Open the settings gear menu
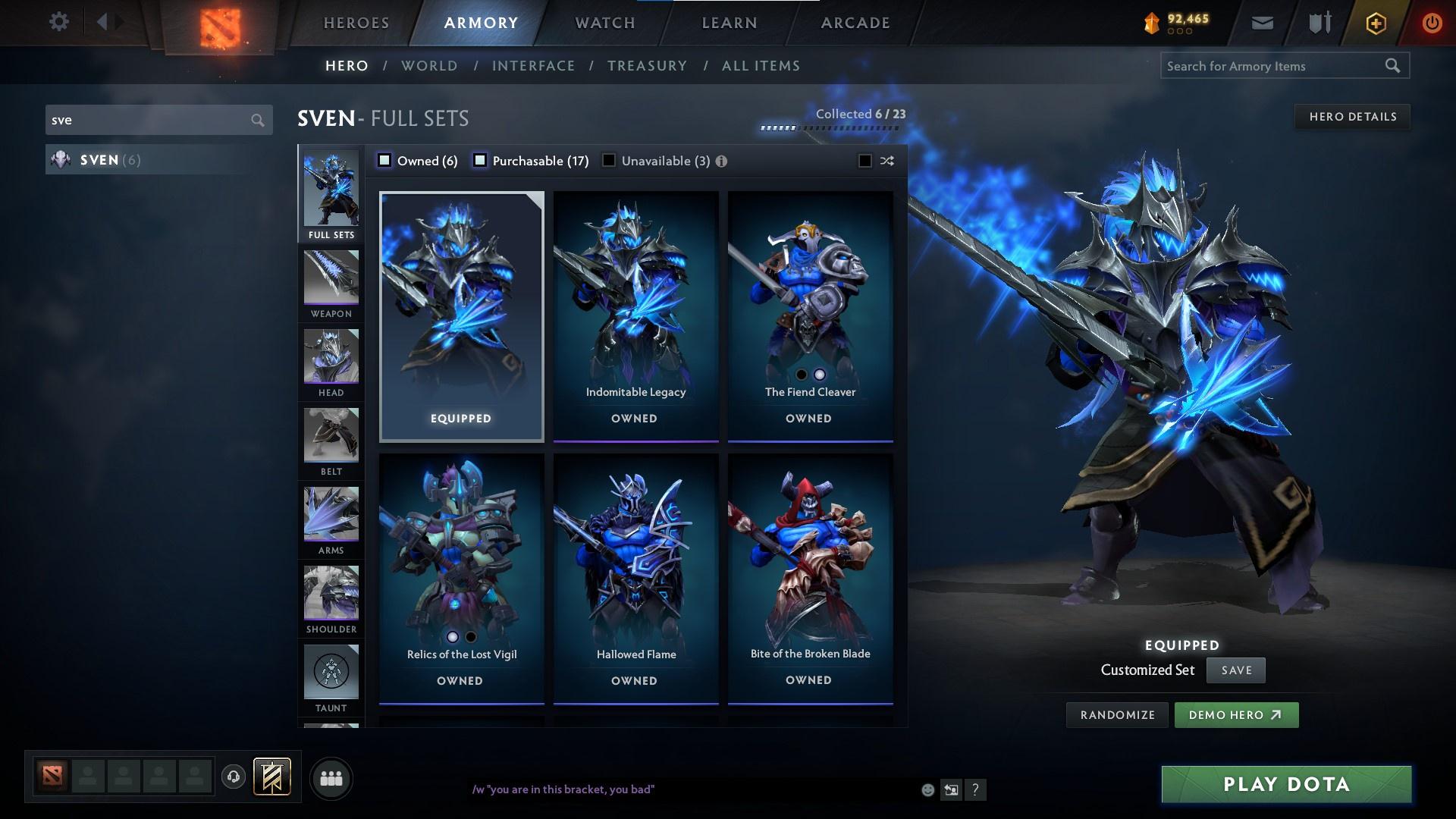This screenshot has height=819, width=1456. (x=59, y=22)
